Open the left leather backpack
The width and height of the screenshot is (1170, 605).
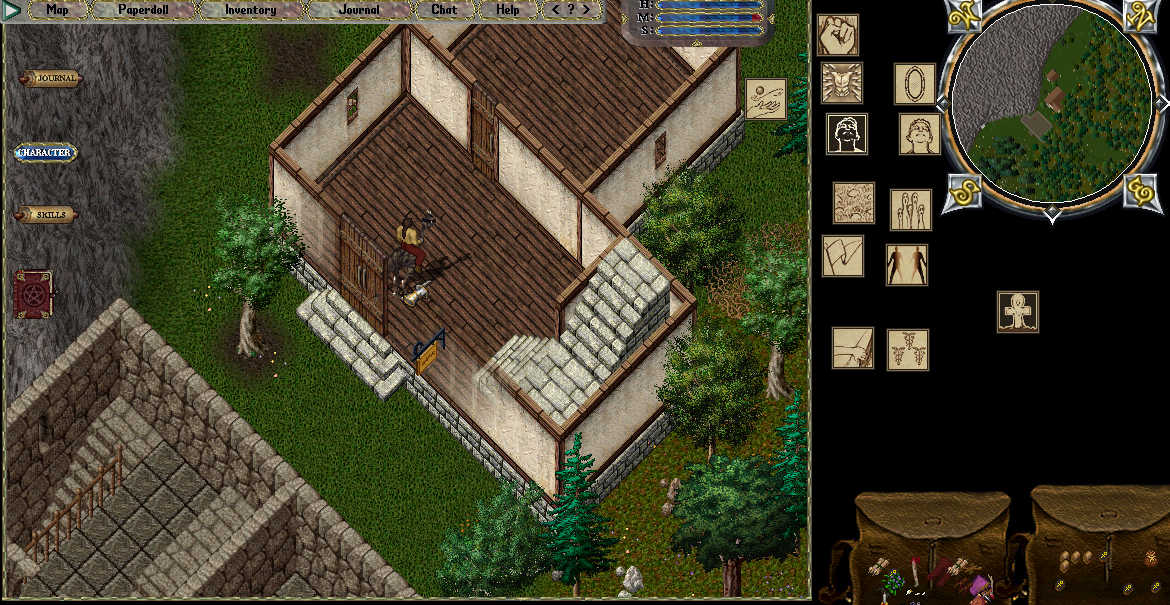pyautogui.click(x=928, y=545)
